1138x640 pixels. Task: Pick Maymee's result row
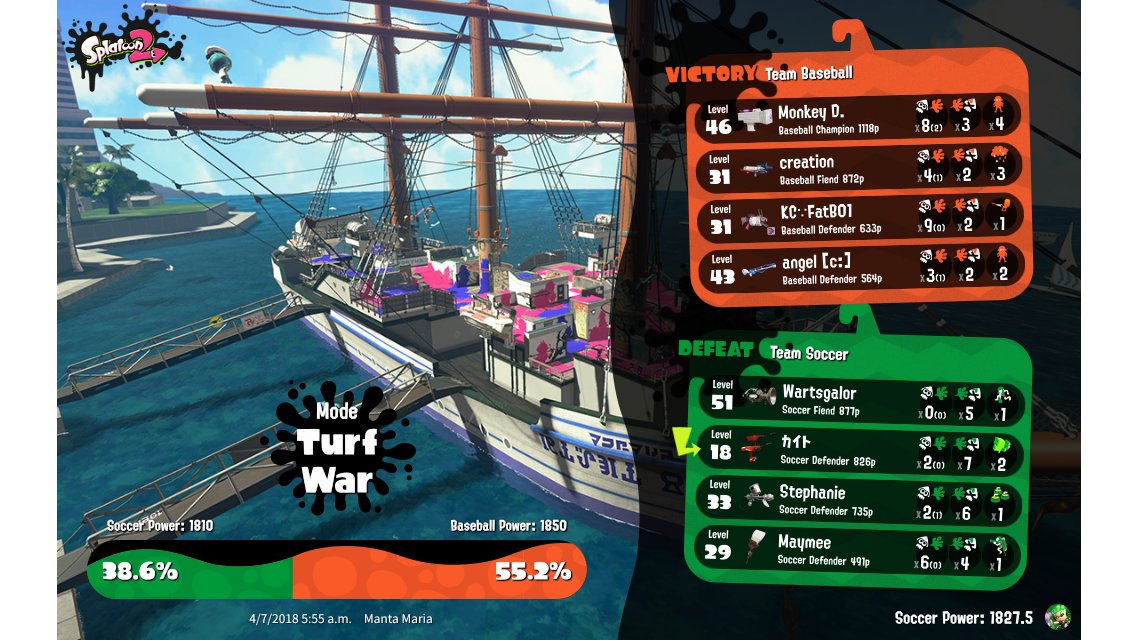pos(862,549)
